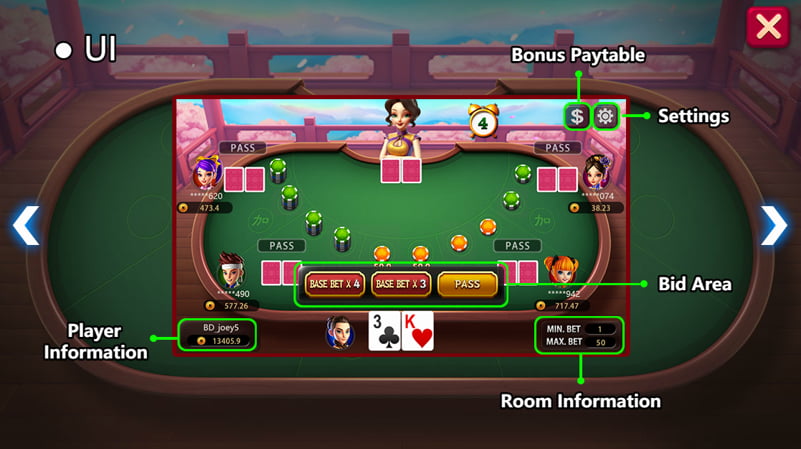Go to the next help page

[774, 226]
